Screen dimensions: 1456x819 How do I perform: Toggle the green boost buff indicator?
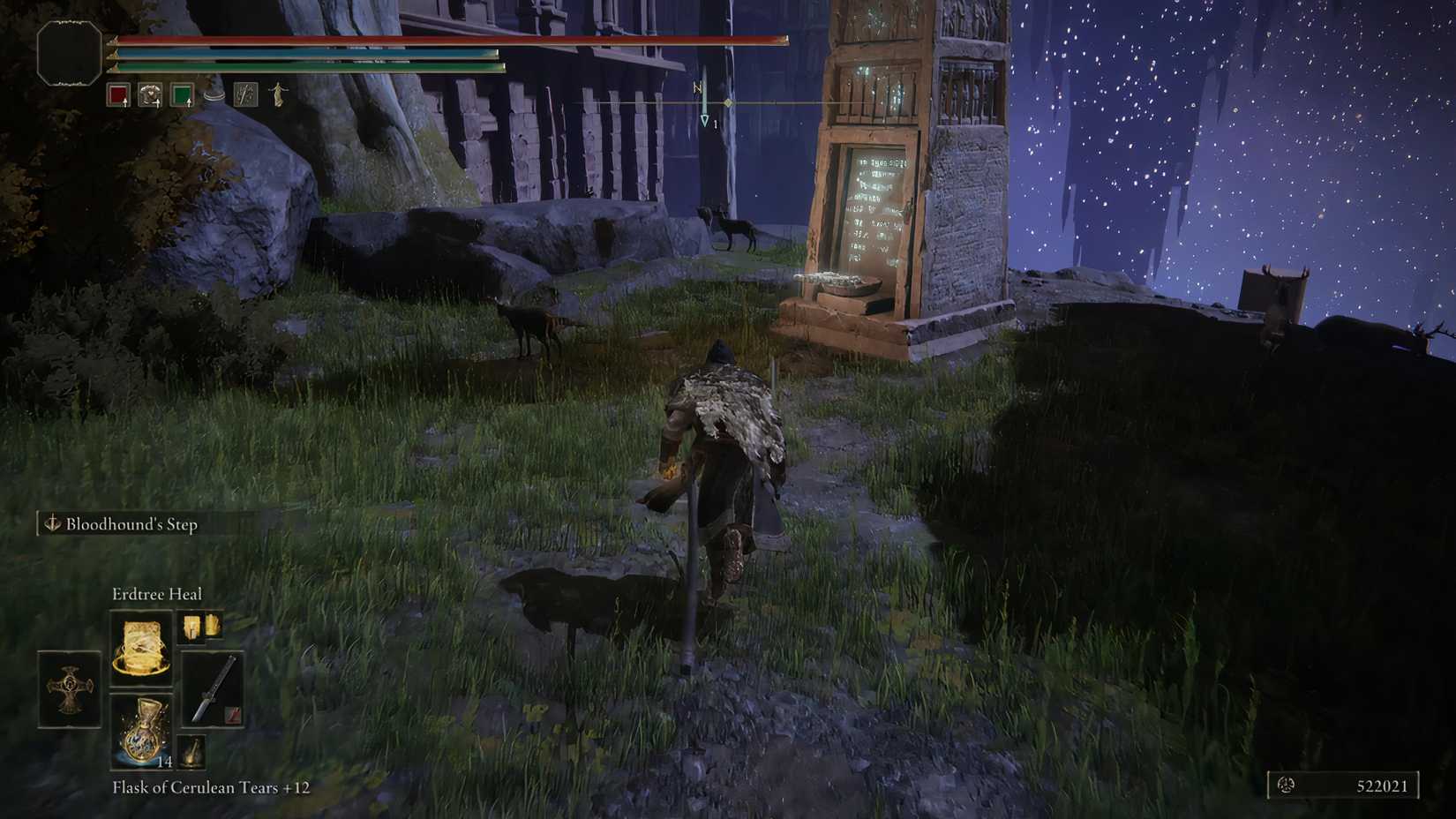tap(181, 95)
